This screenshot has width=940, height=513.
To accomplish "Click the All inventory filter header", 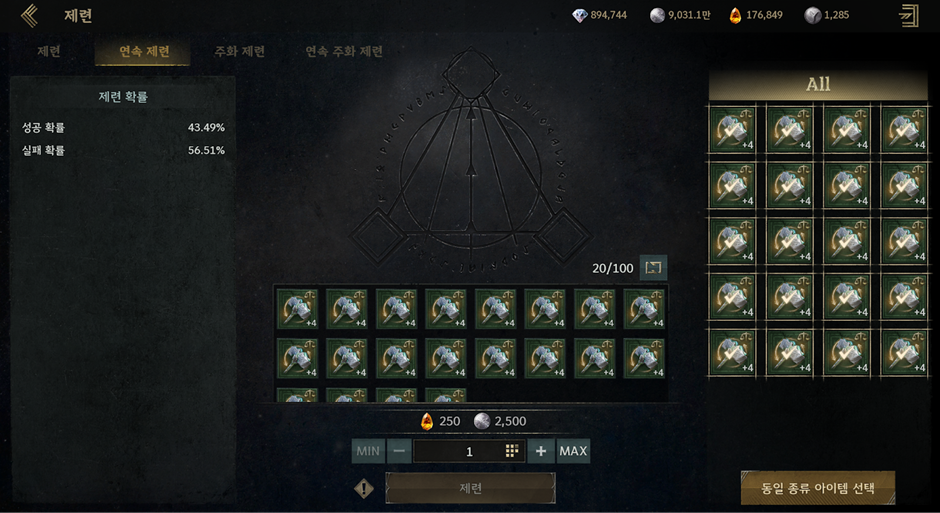I will 818,85.
